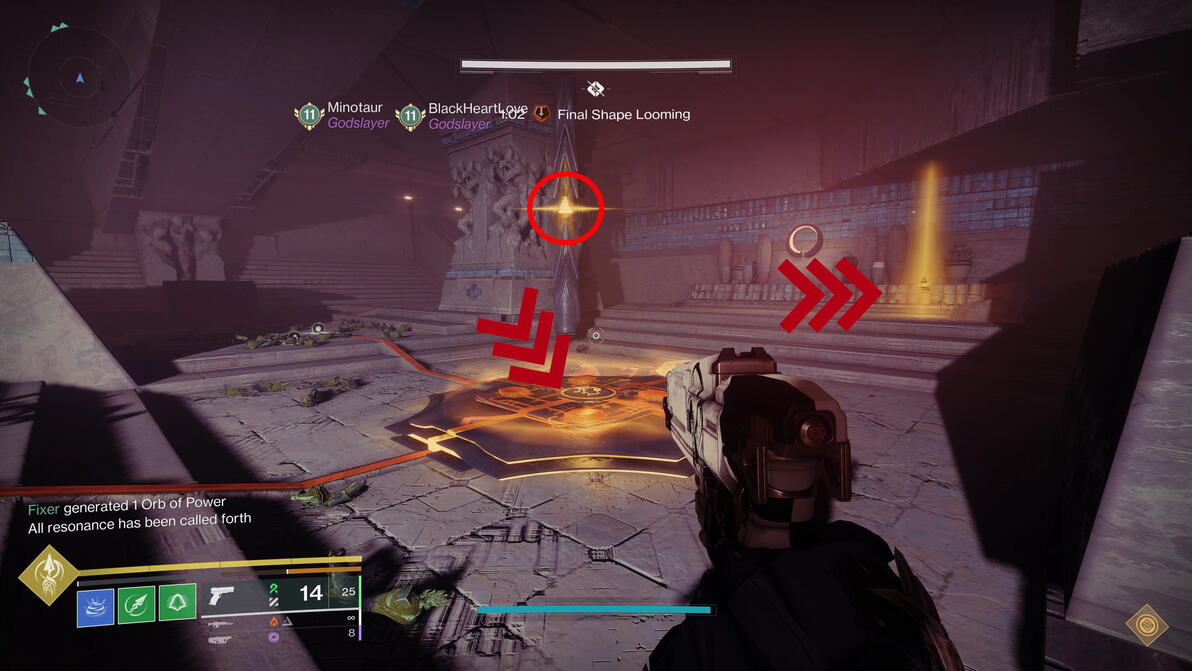This screenshot has height=671, width=1192.
Task: Click the crossed-out icon under the boss bar
Action: pyautogui.click(x=595, y=88)
